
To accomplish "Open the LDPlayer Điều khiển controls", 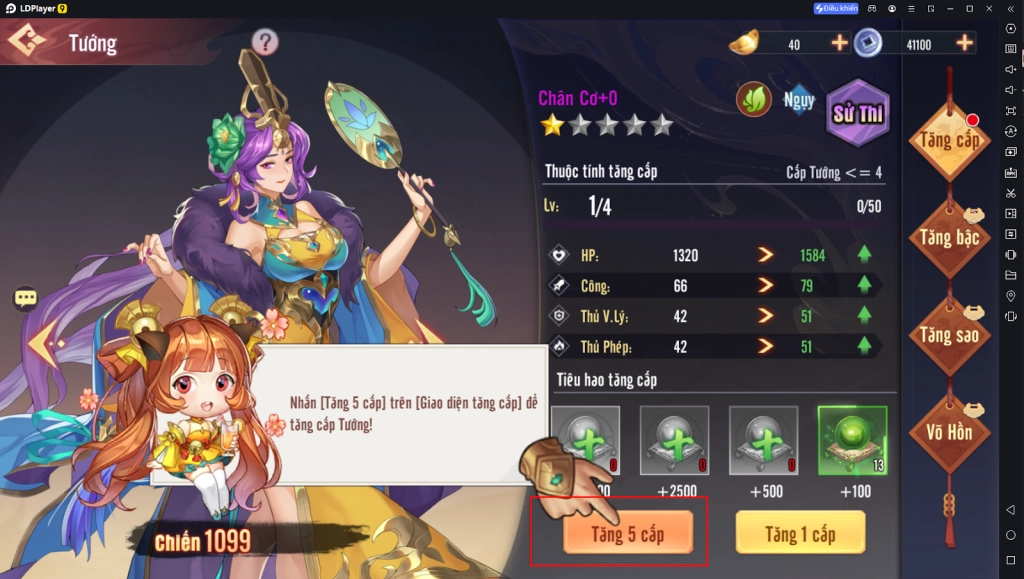I will point(836,8).
